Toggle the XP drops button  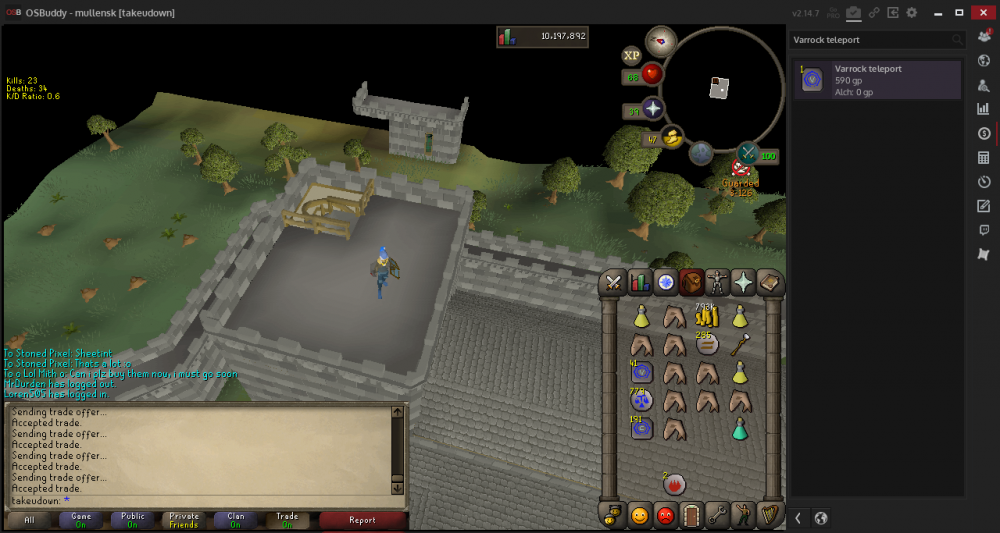tap(631, 56)
